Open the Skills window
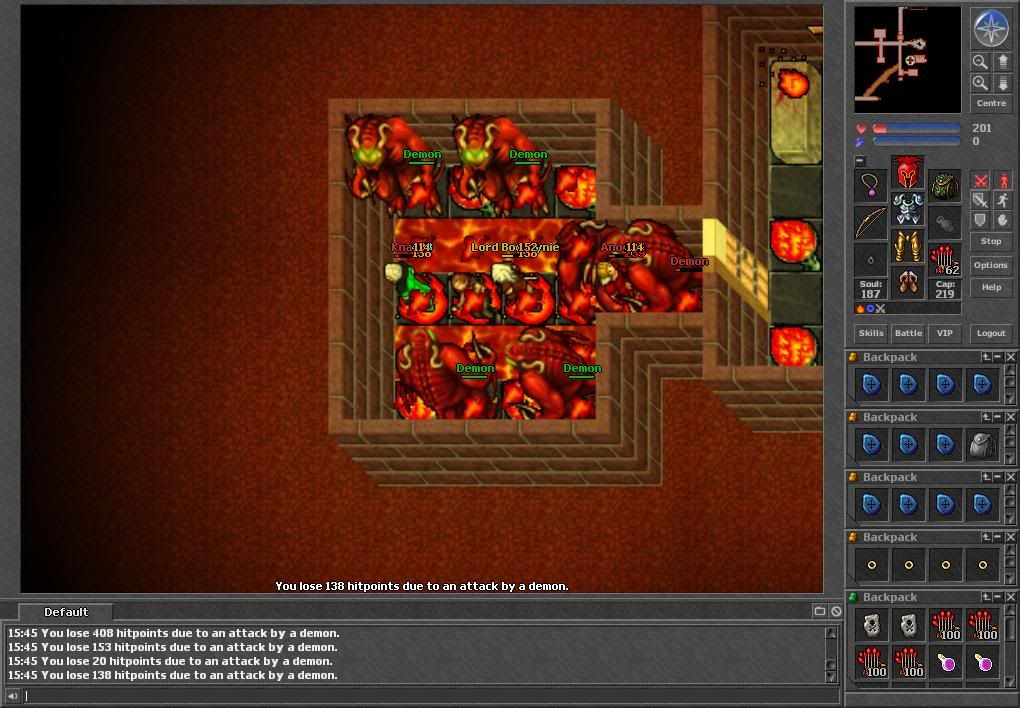The image size is (1020, 708). 871,333
